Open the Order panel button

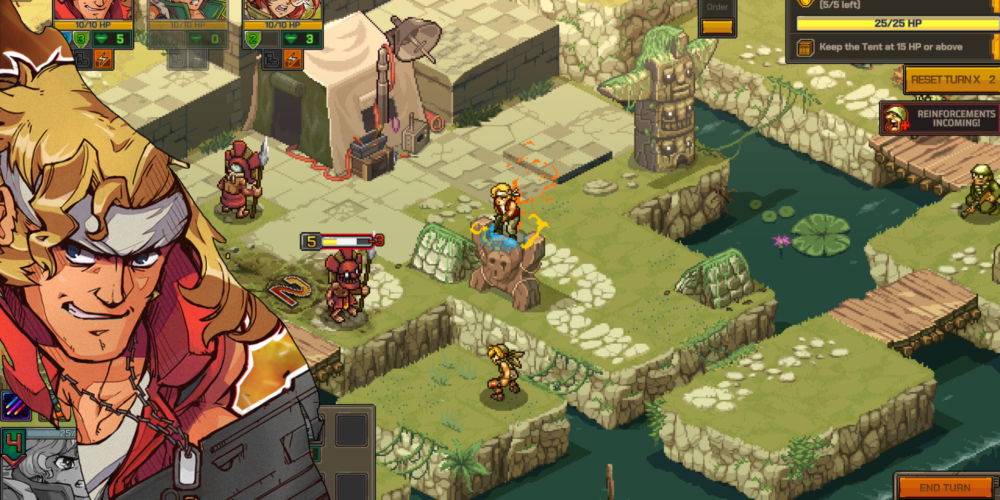[x=717, y=17]
